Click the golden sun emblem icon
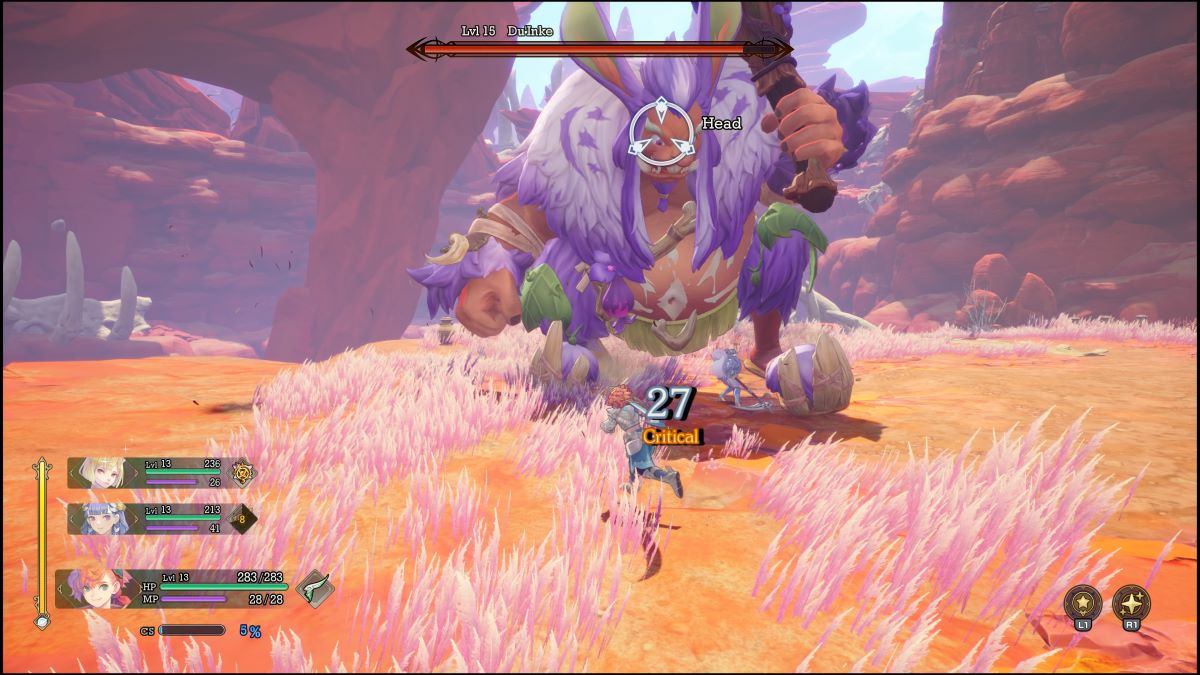The image size is (1200, 675). [242, 472]
